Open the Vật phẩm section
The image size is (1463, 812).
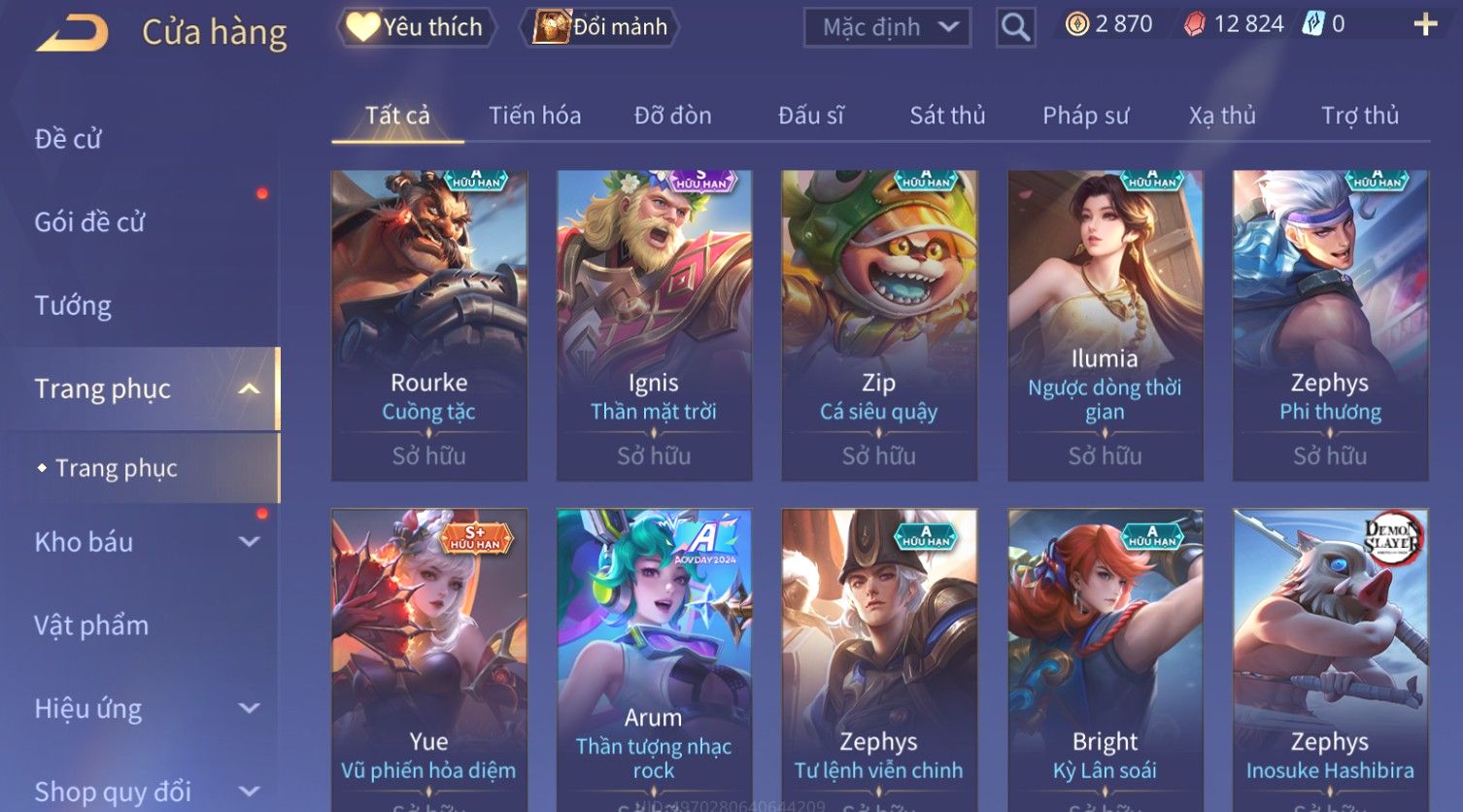91,626
